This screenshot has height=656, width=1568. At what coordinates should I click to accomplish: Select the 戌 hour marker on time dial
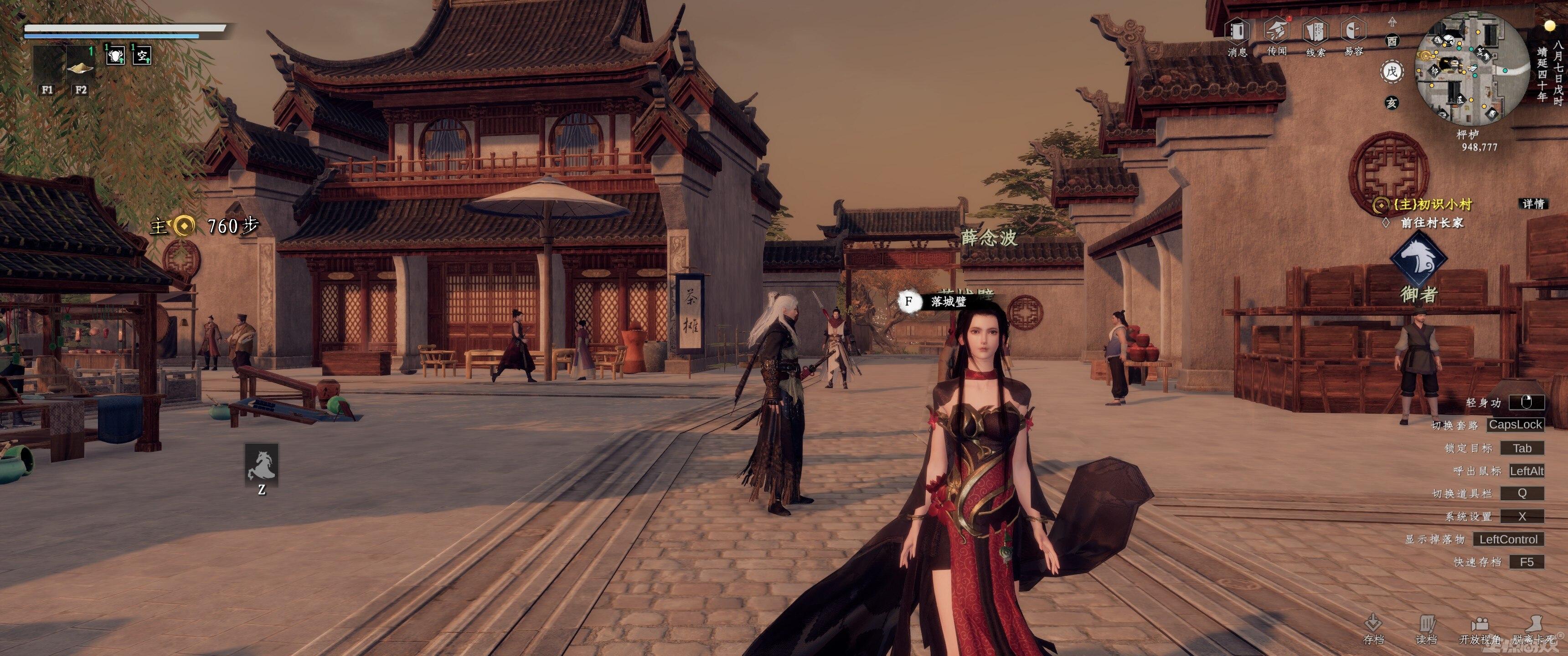click(1392, 72)
